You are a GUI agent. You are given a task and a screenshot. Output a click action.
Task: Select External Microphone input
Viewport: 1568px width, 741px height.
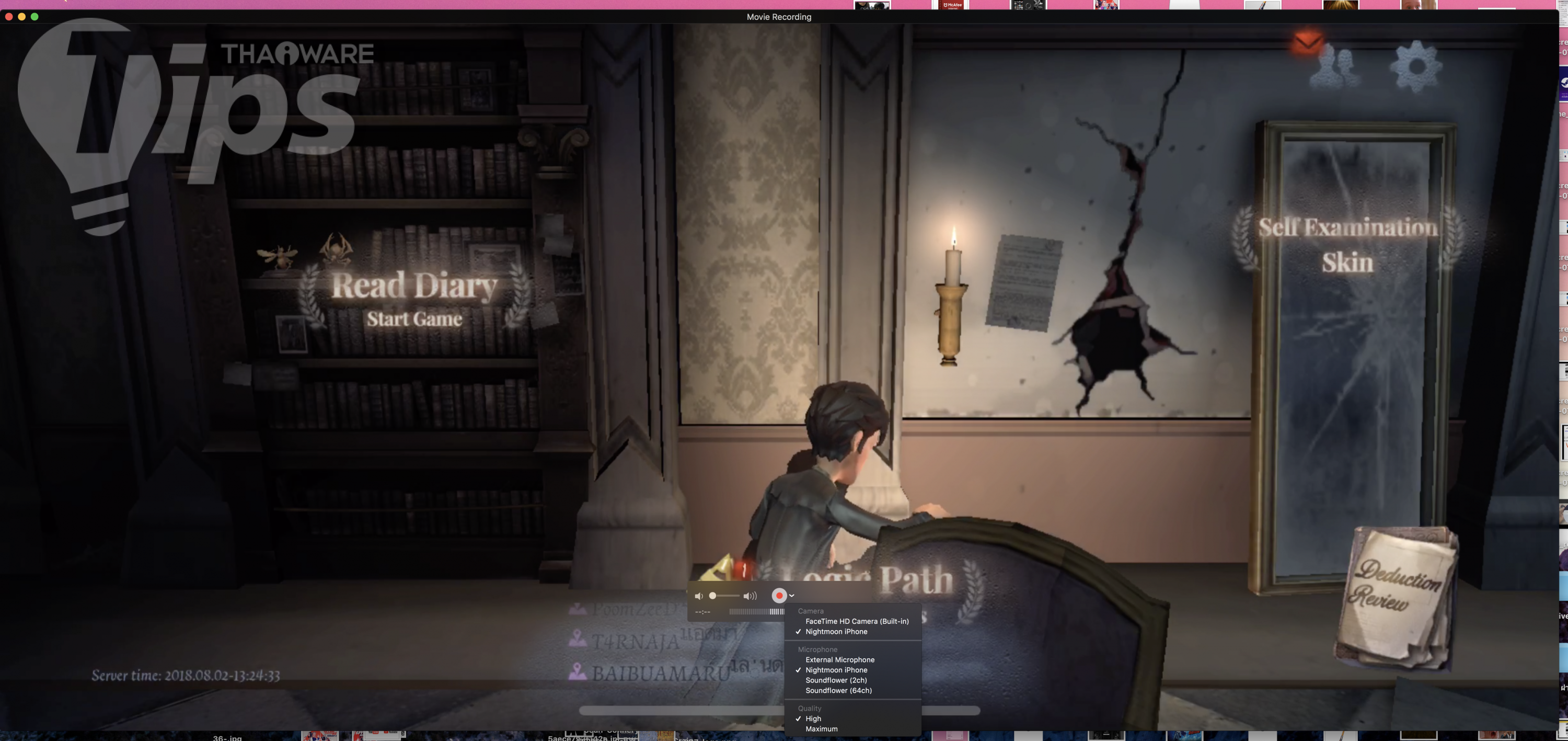point(839,659)
